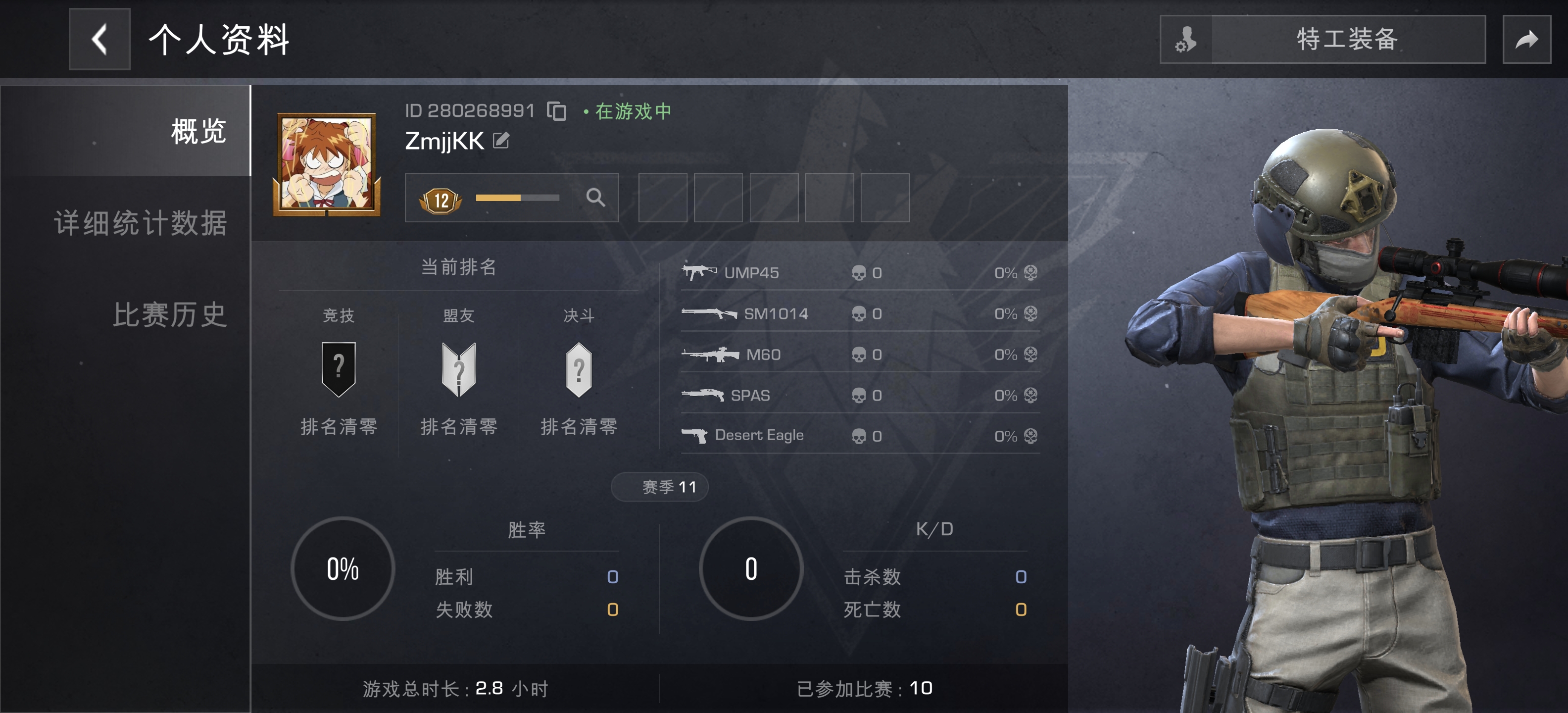Viewport: 1568px width, 713px height.
Task: Go back using the left chevron arrow
Action: (x=99, y=40)
